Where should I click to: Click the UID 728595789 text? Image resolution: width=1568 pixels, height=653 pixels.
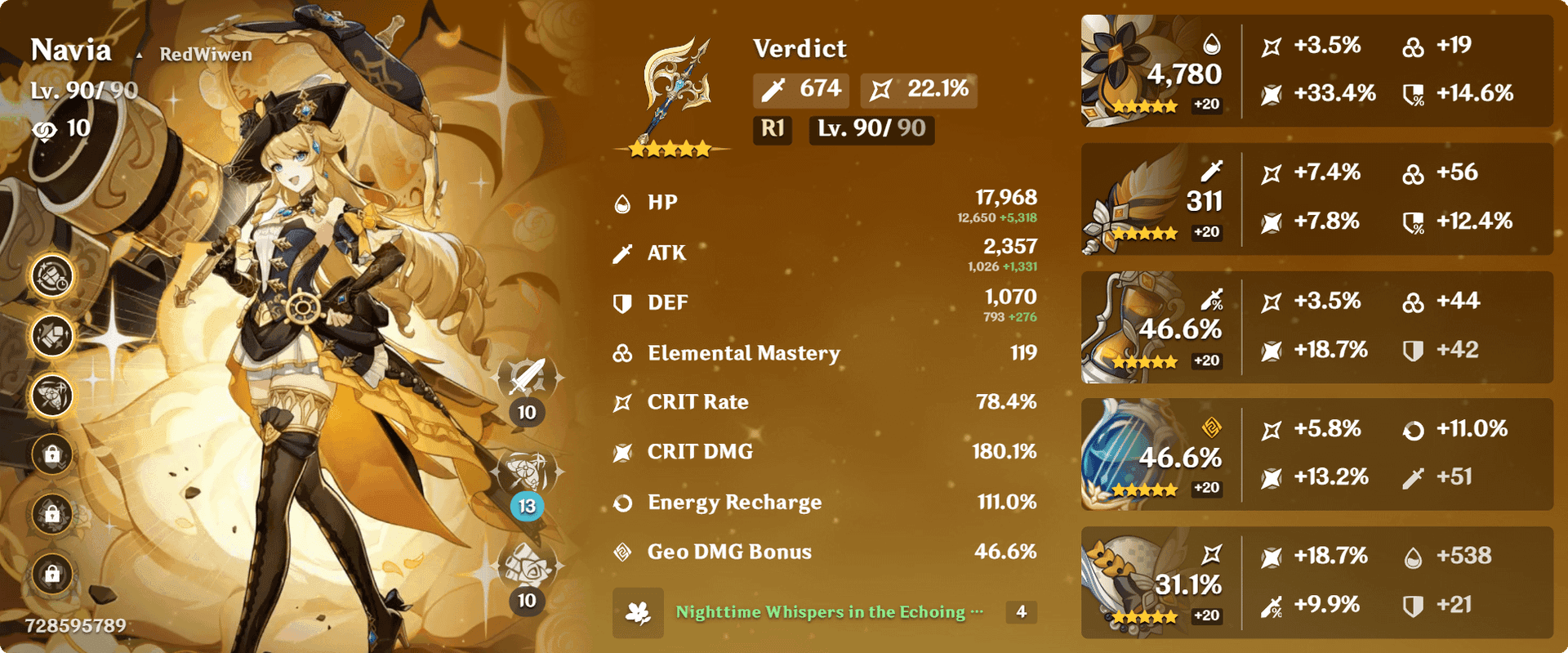(76, 626)
